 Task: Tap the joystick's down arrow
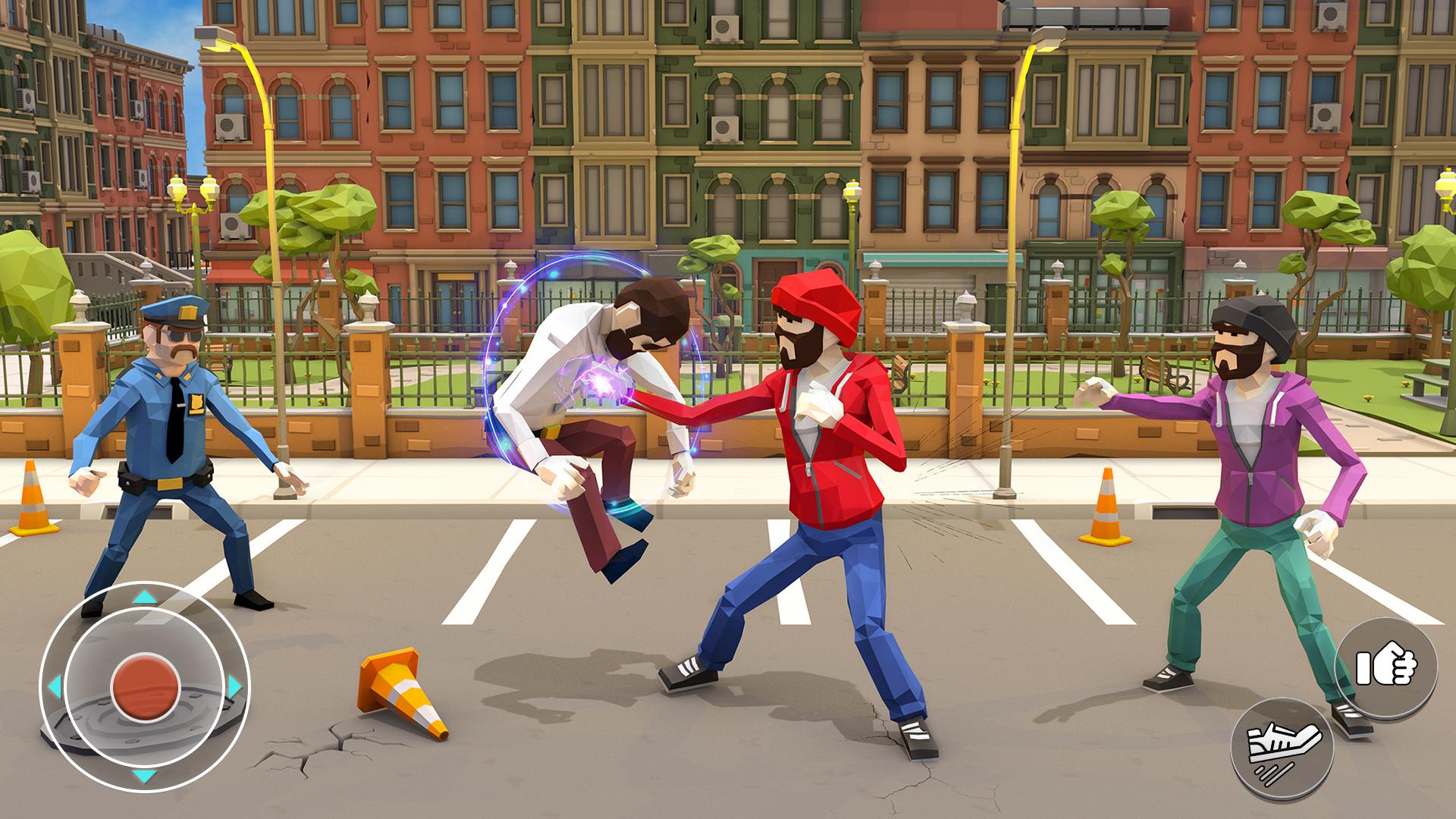145,776
